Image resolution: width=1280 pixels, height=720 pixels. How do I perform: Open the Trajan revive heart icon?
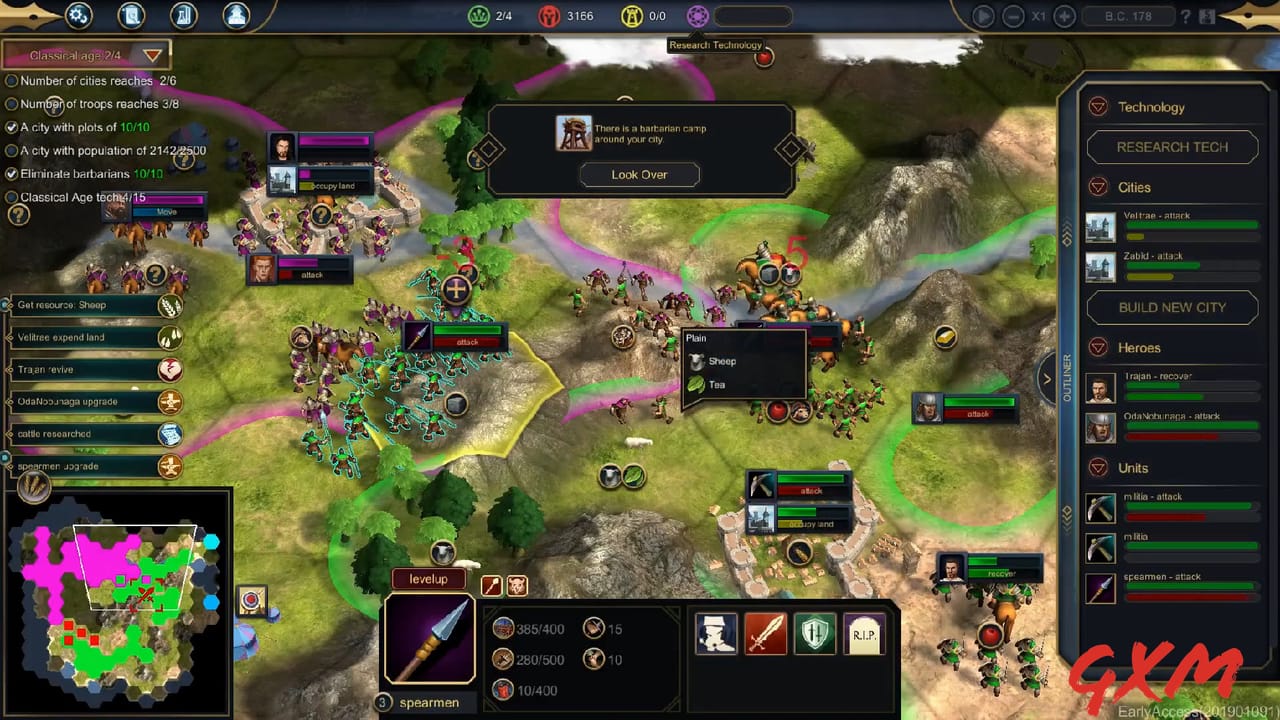(x=169, y=369)
